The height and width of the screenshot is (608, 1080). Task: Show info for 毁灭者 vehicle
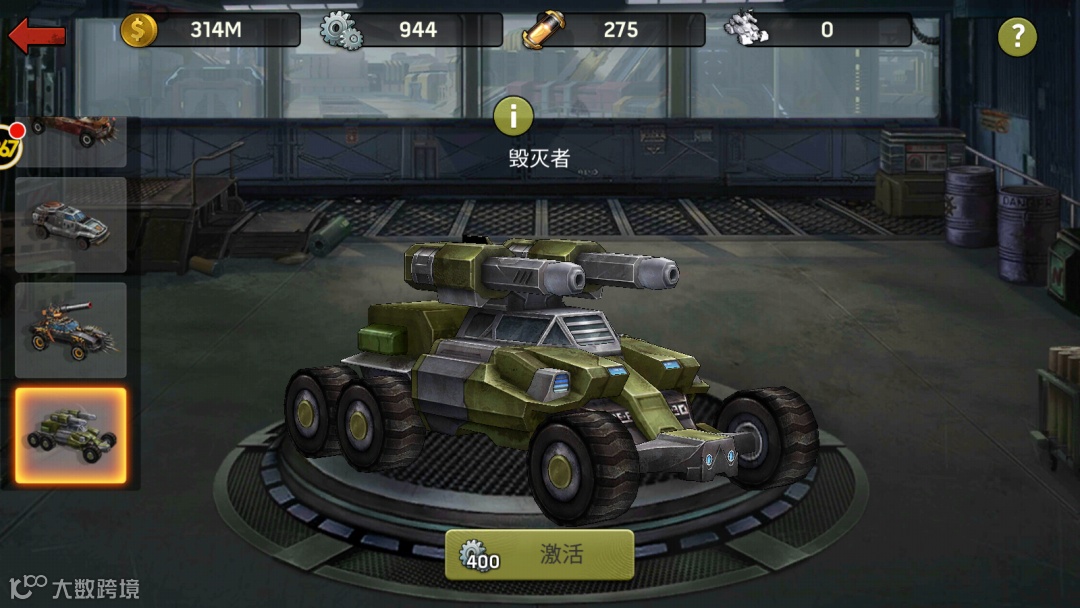click(514, 117)
